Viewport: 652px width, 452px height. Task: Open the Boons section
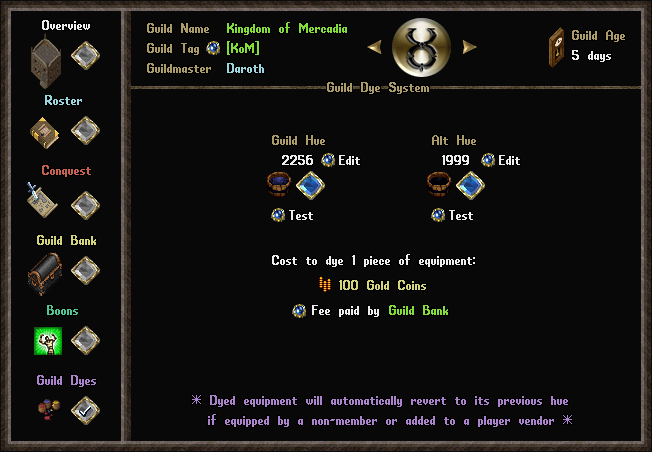tap(85, 341)
